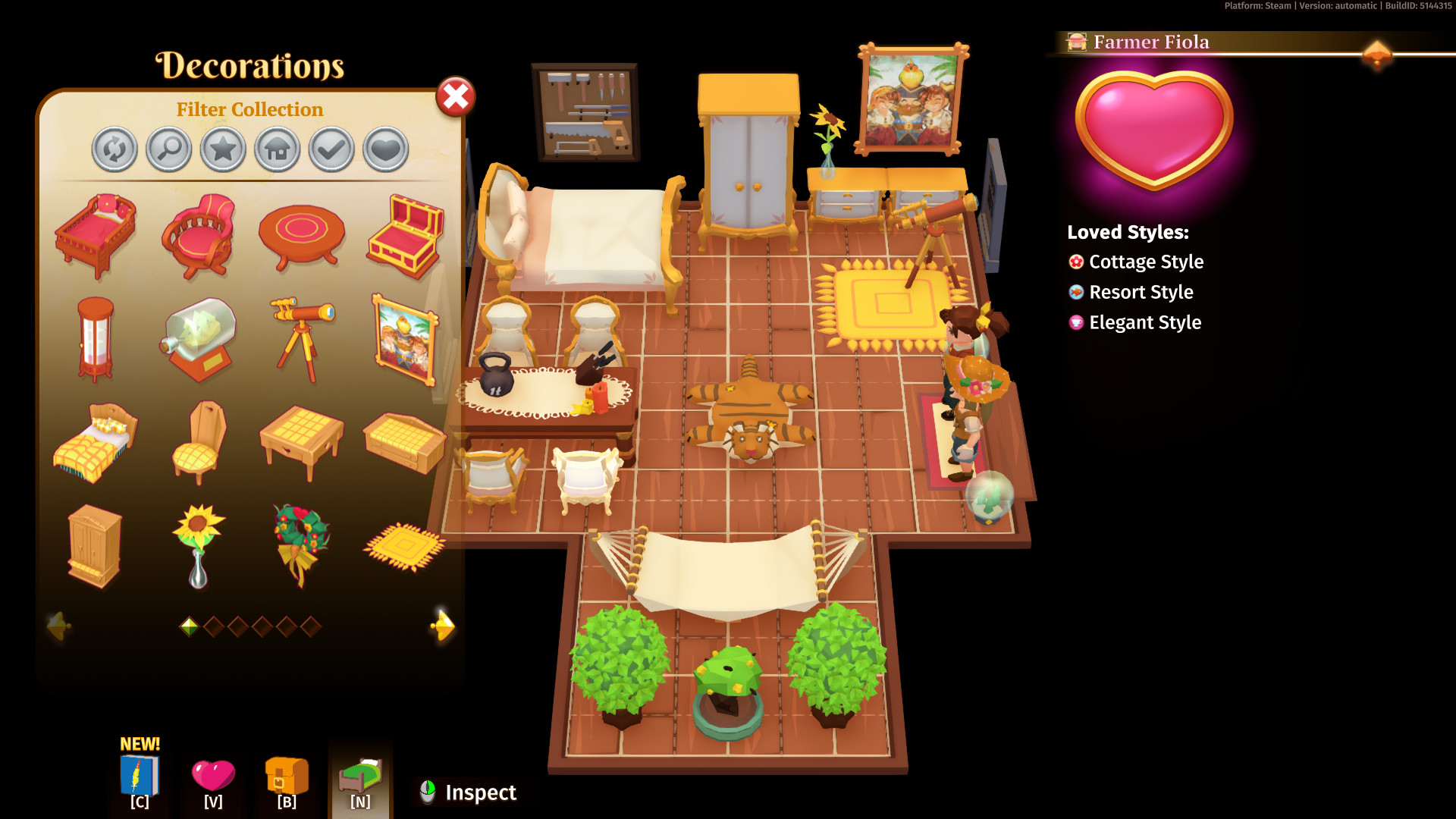
Task: Choose the sunflower decoration item
Action: 199,544
